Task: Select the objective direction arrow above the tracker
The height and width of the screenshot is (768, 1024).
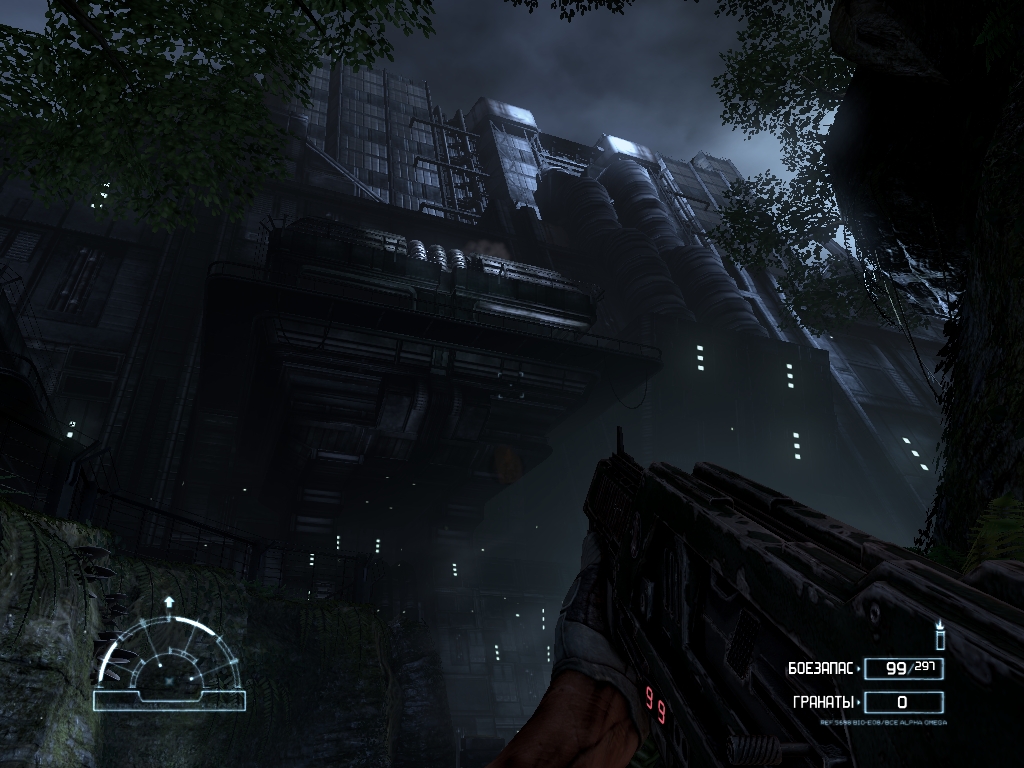Action: coord(169,602)
